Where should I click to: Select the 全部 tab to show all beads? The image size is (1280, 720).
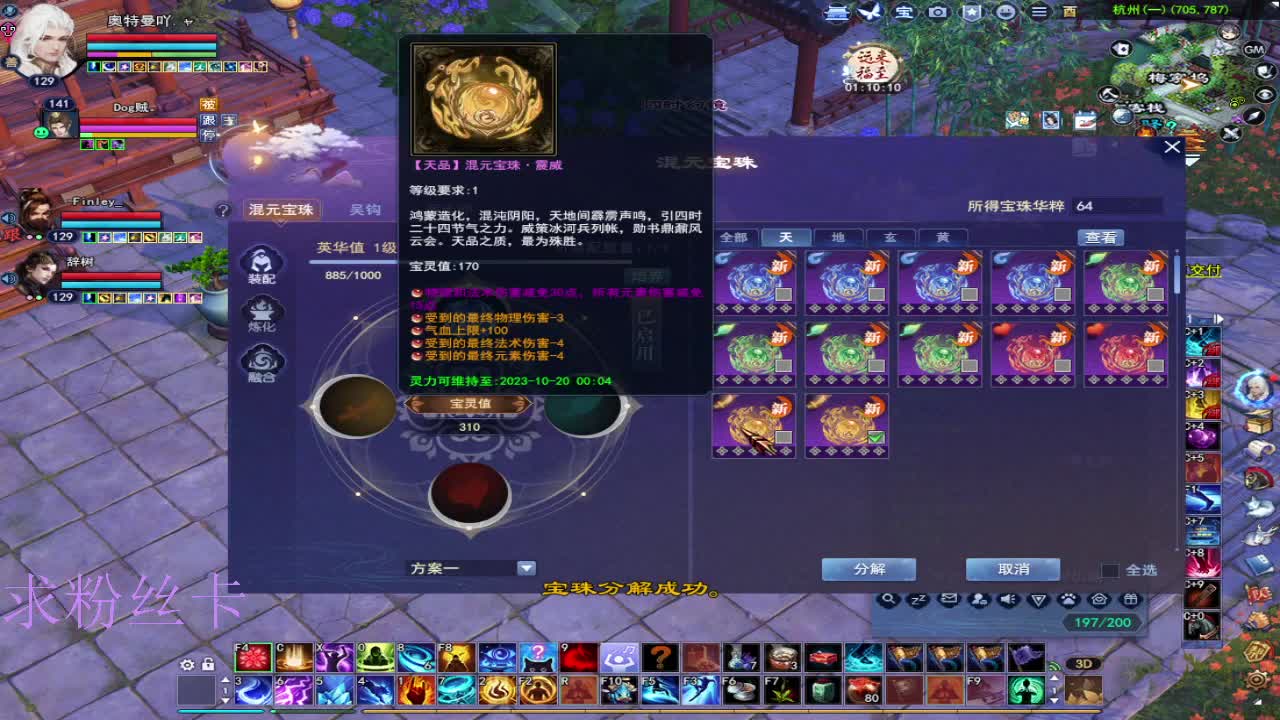[x=733, y=237]
